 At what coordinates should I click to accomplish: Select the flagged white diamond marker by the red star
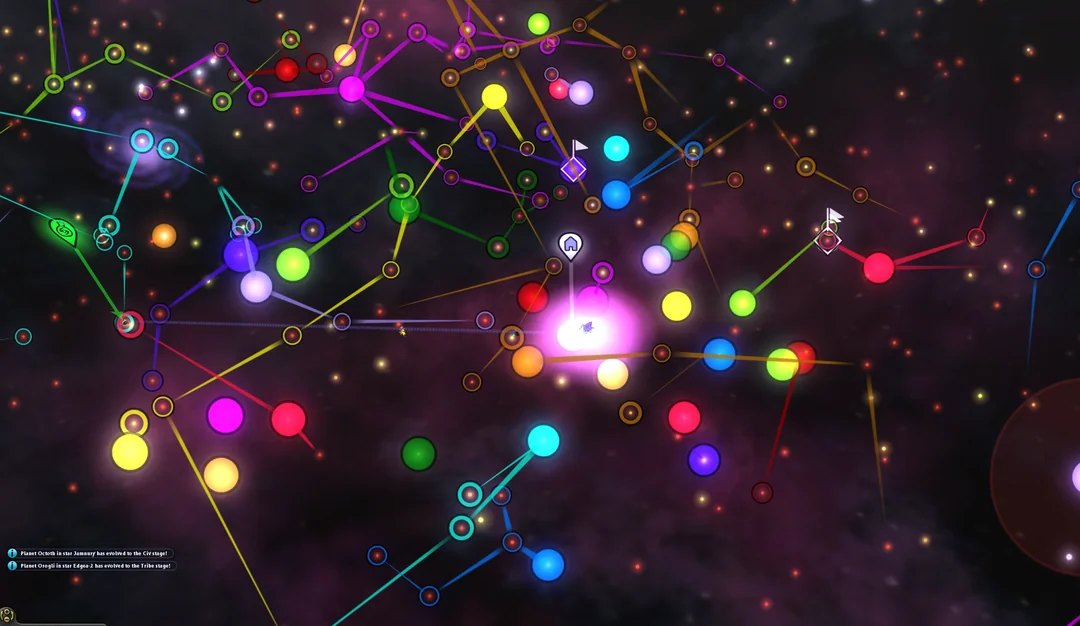828,240
